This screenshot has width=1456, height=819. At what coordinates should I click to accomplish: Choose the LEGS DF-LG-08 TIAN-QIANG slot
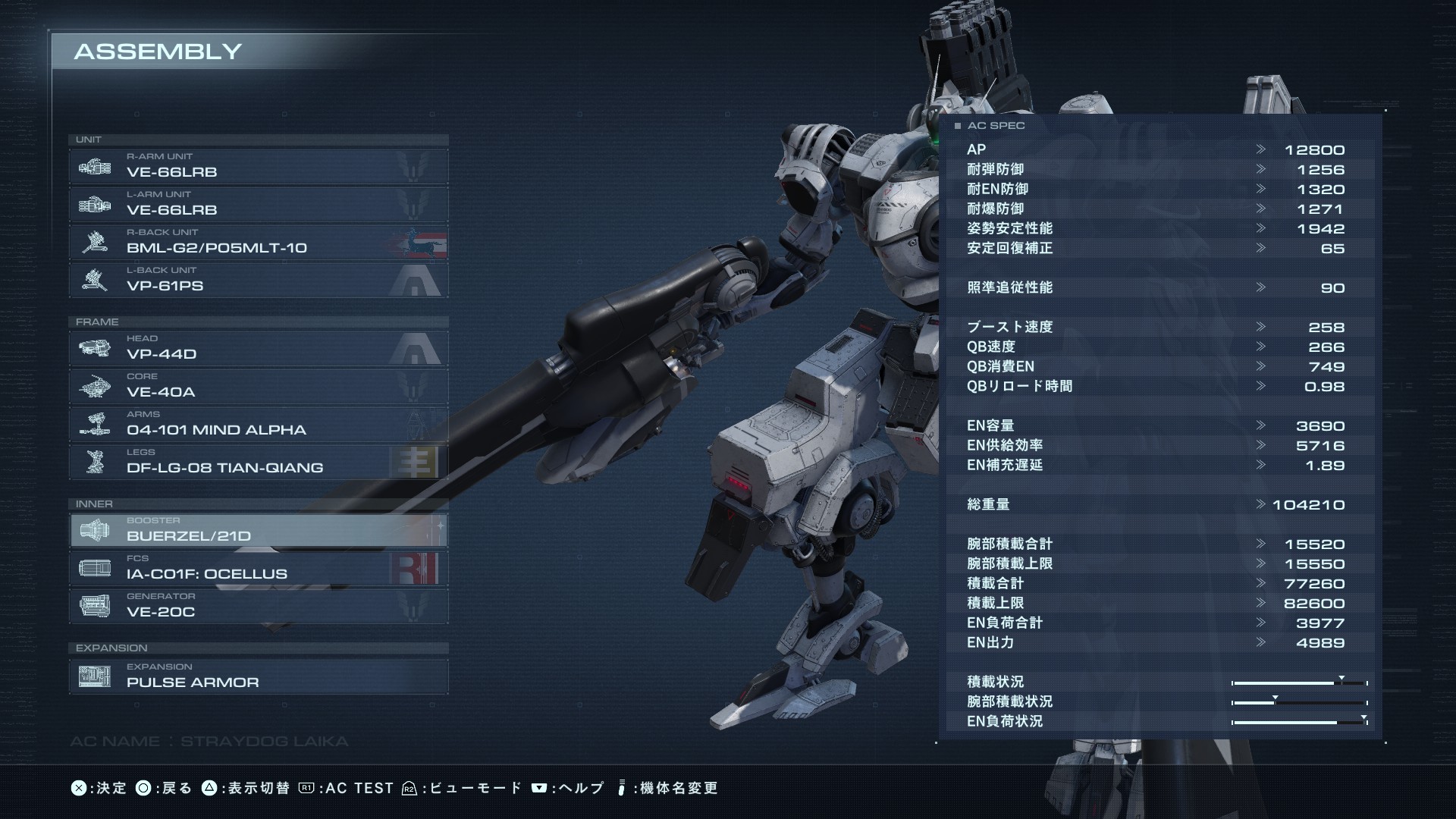pos(258,463)
